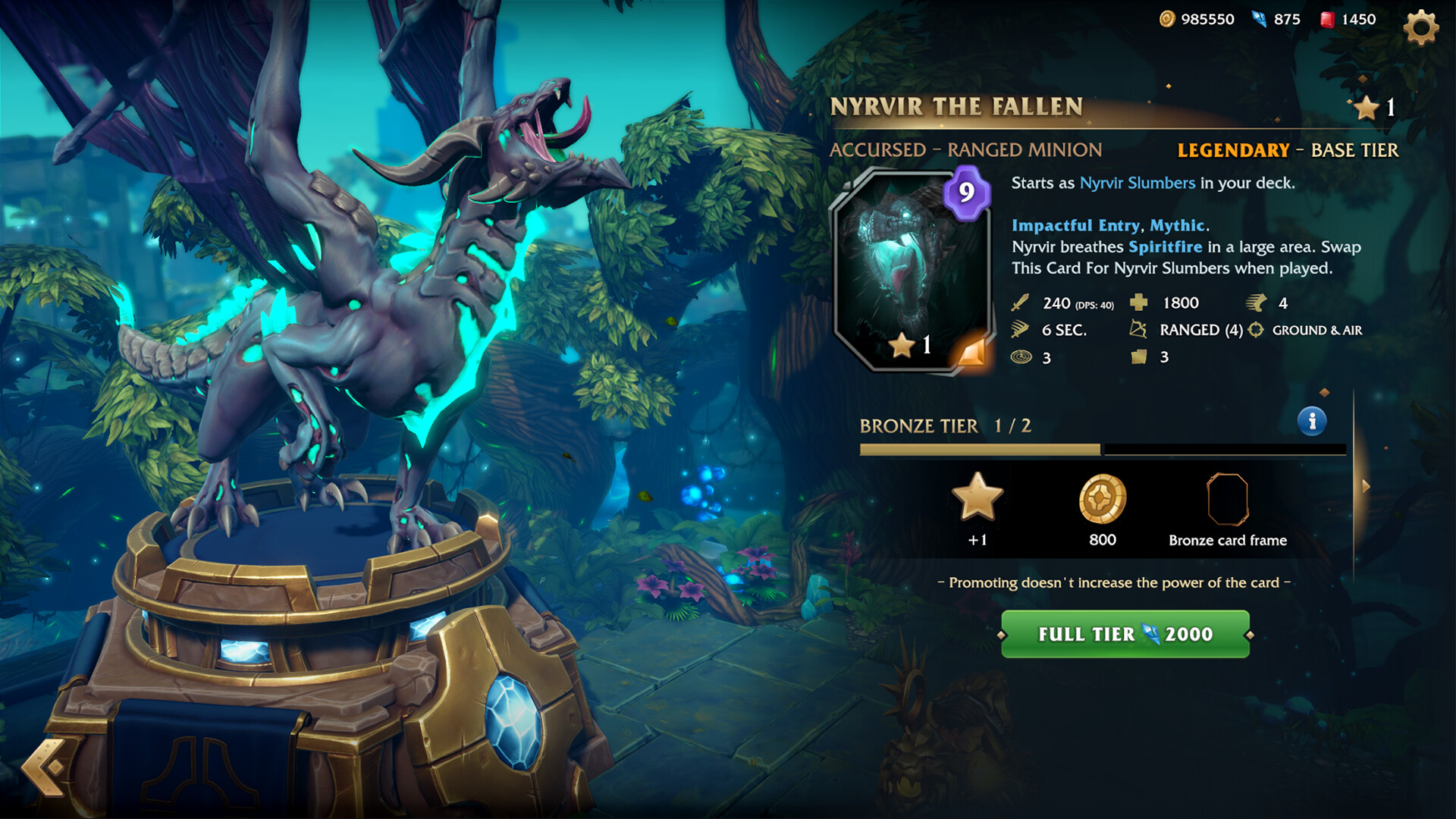Image resolution: width=1456 pixels, height=819 pixels.
Task: Select the Accursed - Ranged Minion header
Action: 968,149
